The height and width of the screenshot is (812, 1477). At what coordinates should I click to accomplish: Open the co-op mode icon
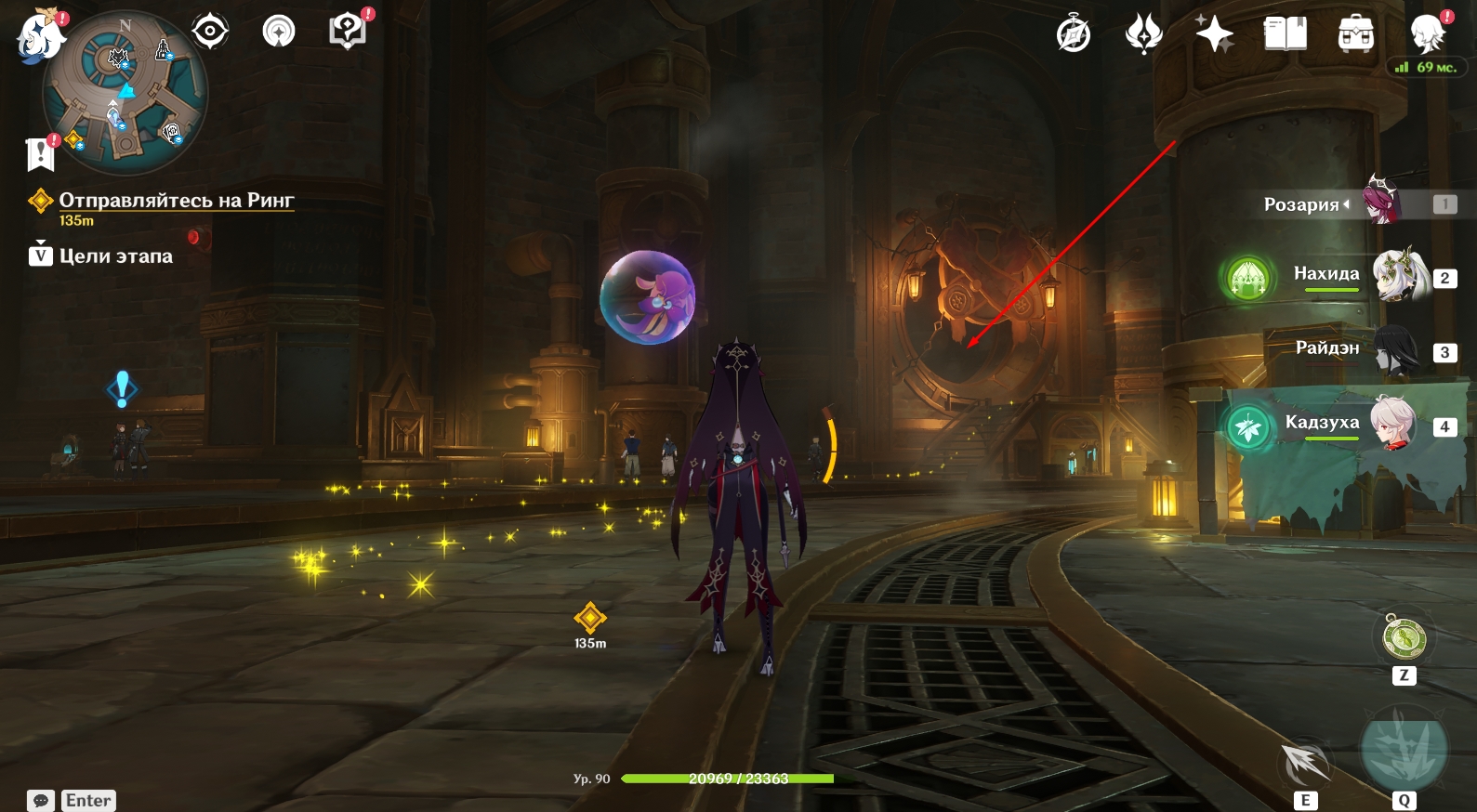(279, 32)
